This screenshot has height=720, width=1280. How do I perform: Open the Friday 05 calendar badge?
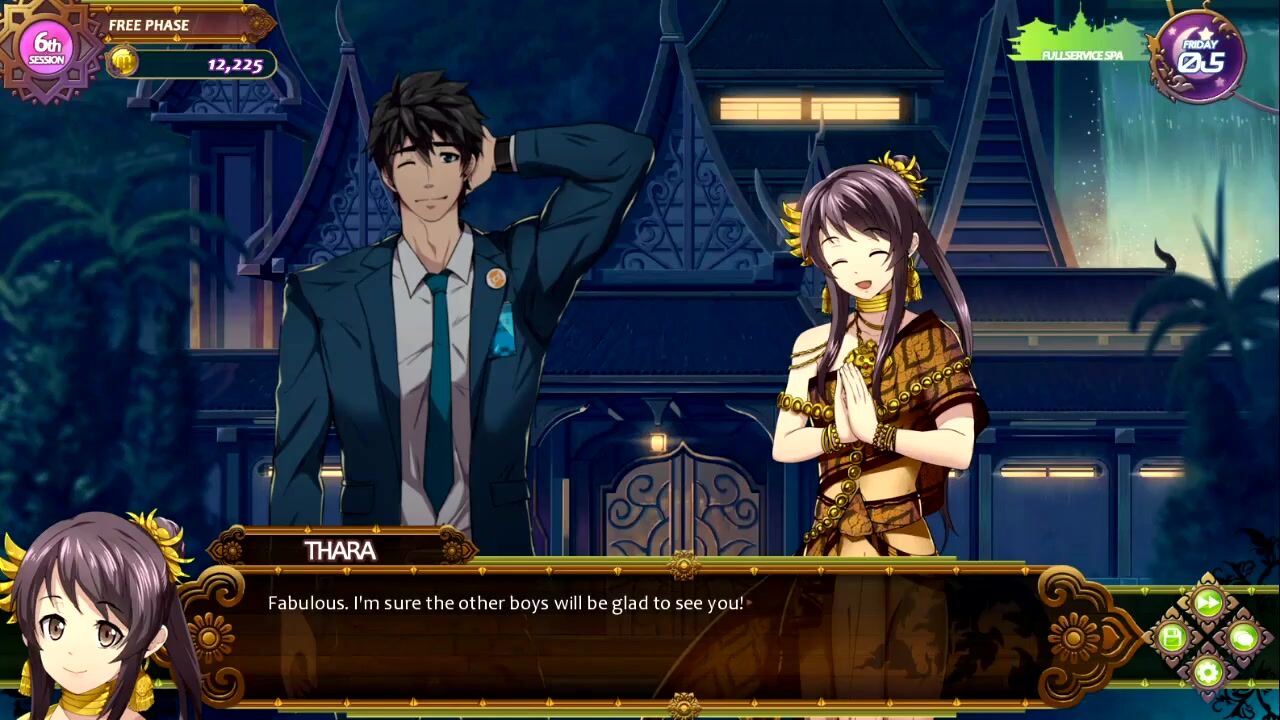(1198, 56)
